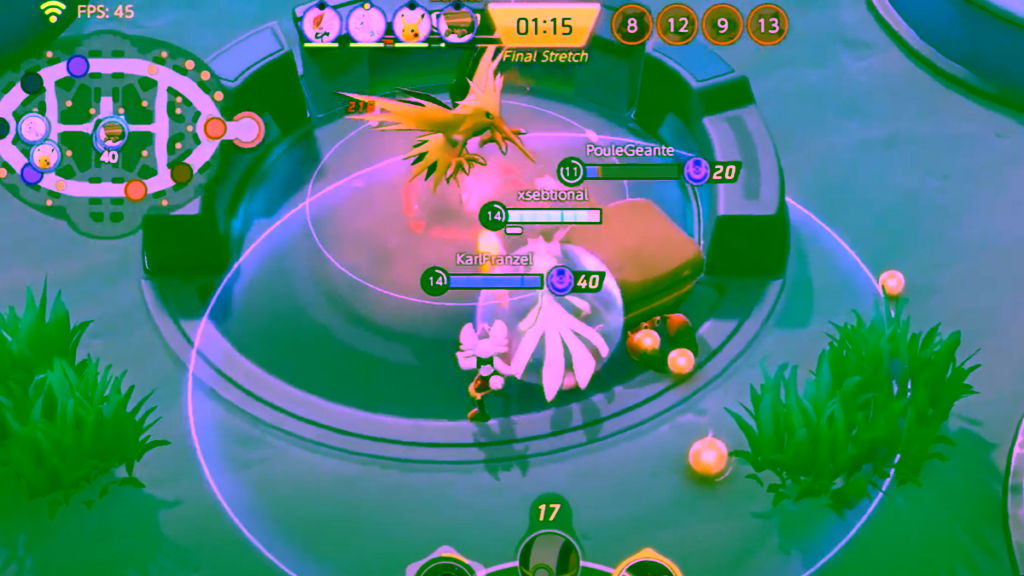Viewport: 1024px width, 576px height.
Task: Select Pikachu's teammate portrait in top bar
Action: (x=411, y=22)
